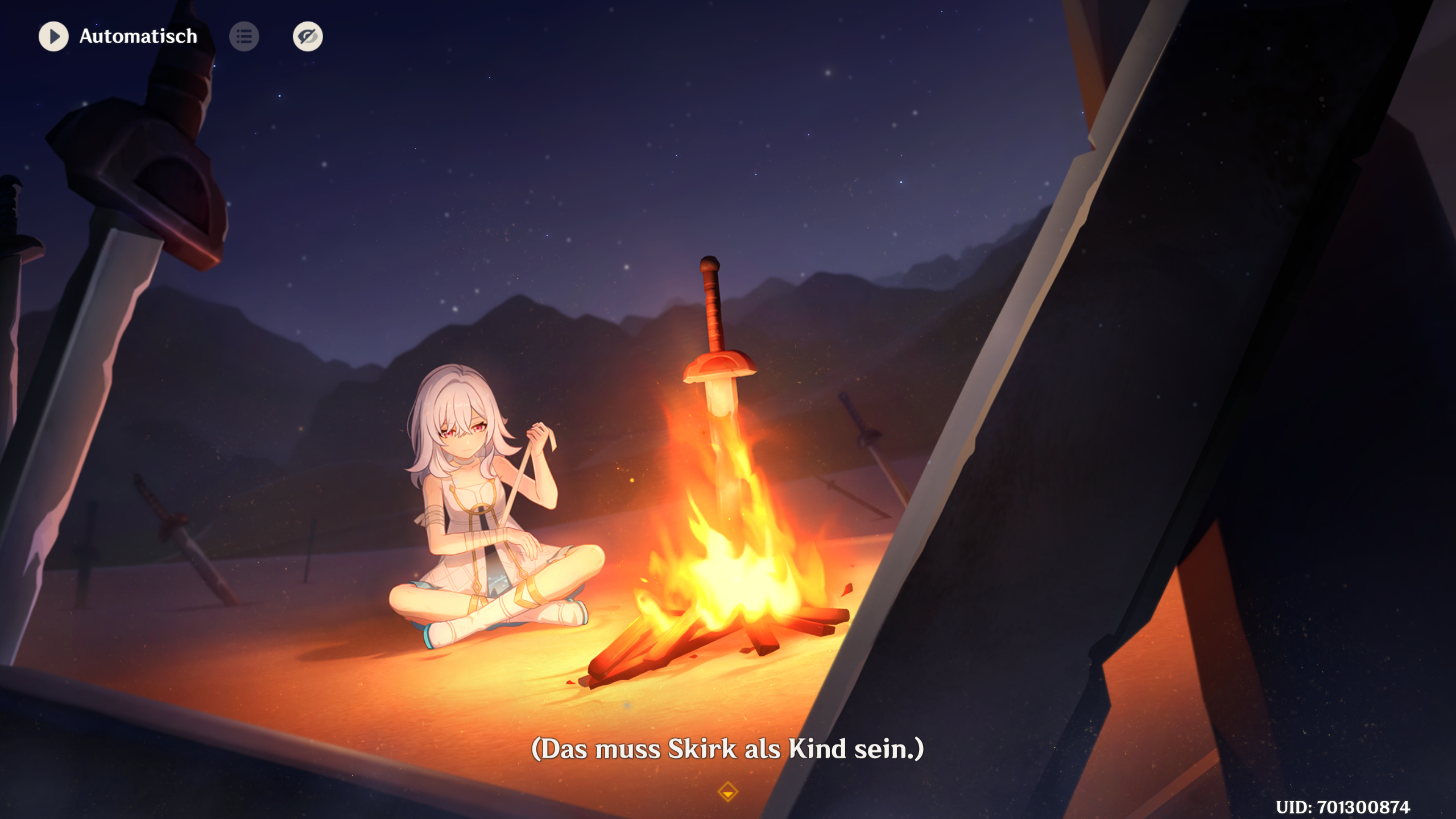Screen dimensions: 1456x819
Task: Open the dialogue history list icon
Action: point(244,36)
